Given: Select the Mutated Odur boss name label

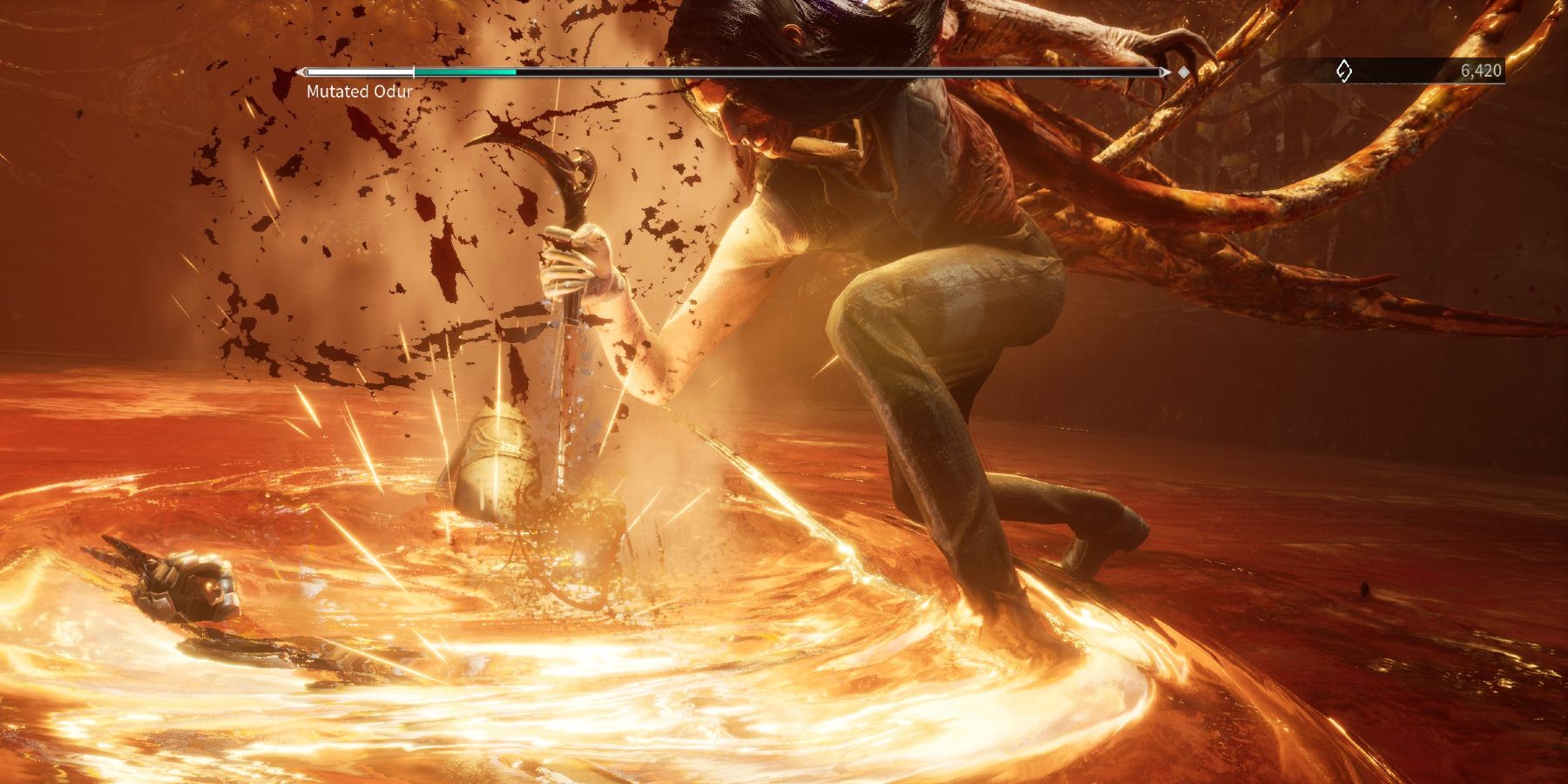Looking at the screenshot, I should 357,91.
